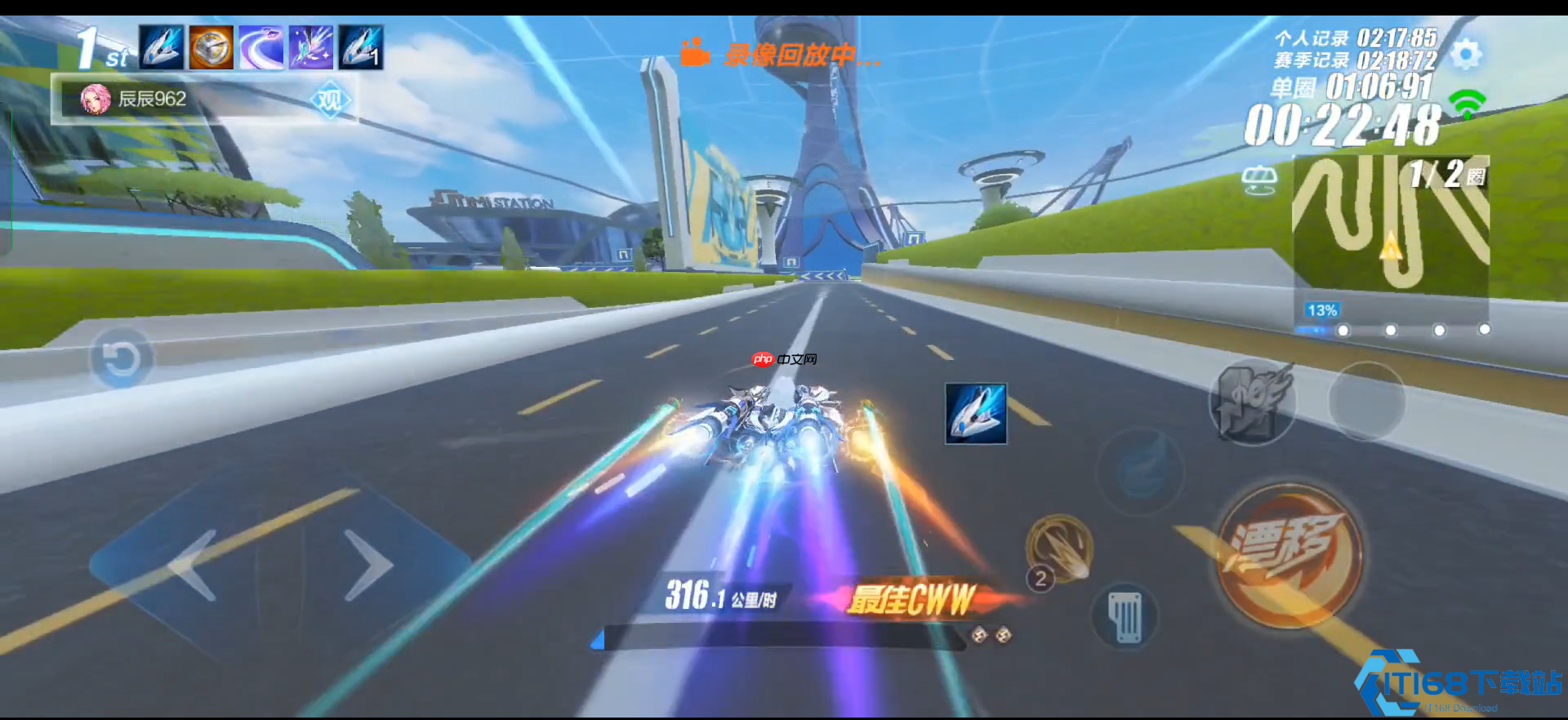Image resolution: width=1568 pixels, height=720 pixels.
Task: Tap the faded blue flame boost button
Action: point(1141,471)
